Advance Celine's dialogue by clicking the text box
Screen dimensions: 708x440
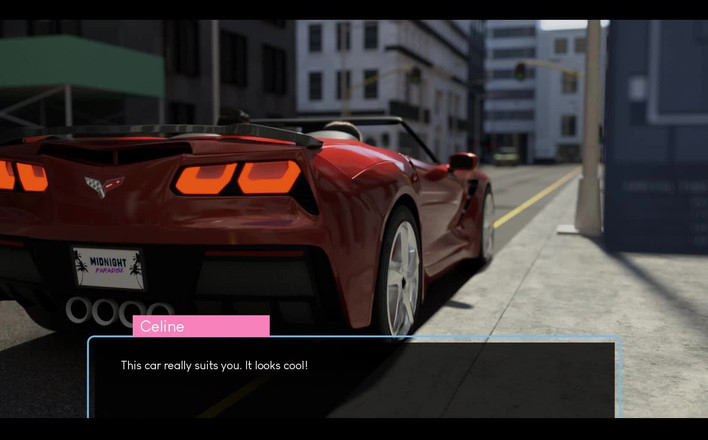coord(354,378)
